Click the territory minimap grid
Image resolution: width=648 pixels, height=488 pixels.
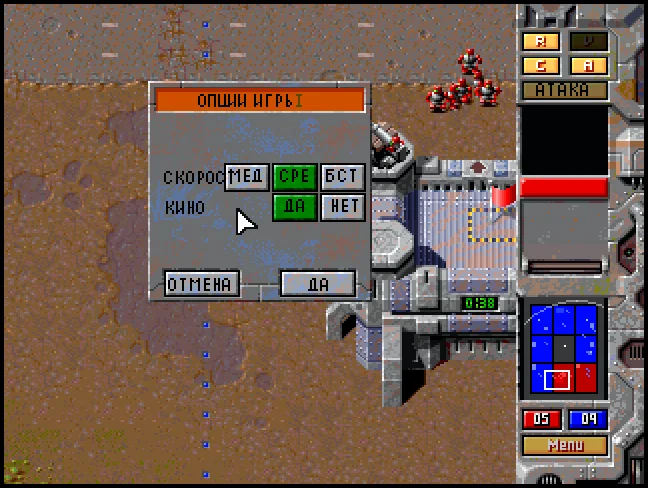click(x=564, y=349)
